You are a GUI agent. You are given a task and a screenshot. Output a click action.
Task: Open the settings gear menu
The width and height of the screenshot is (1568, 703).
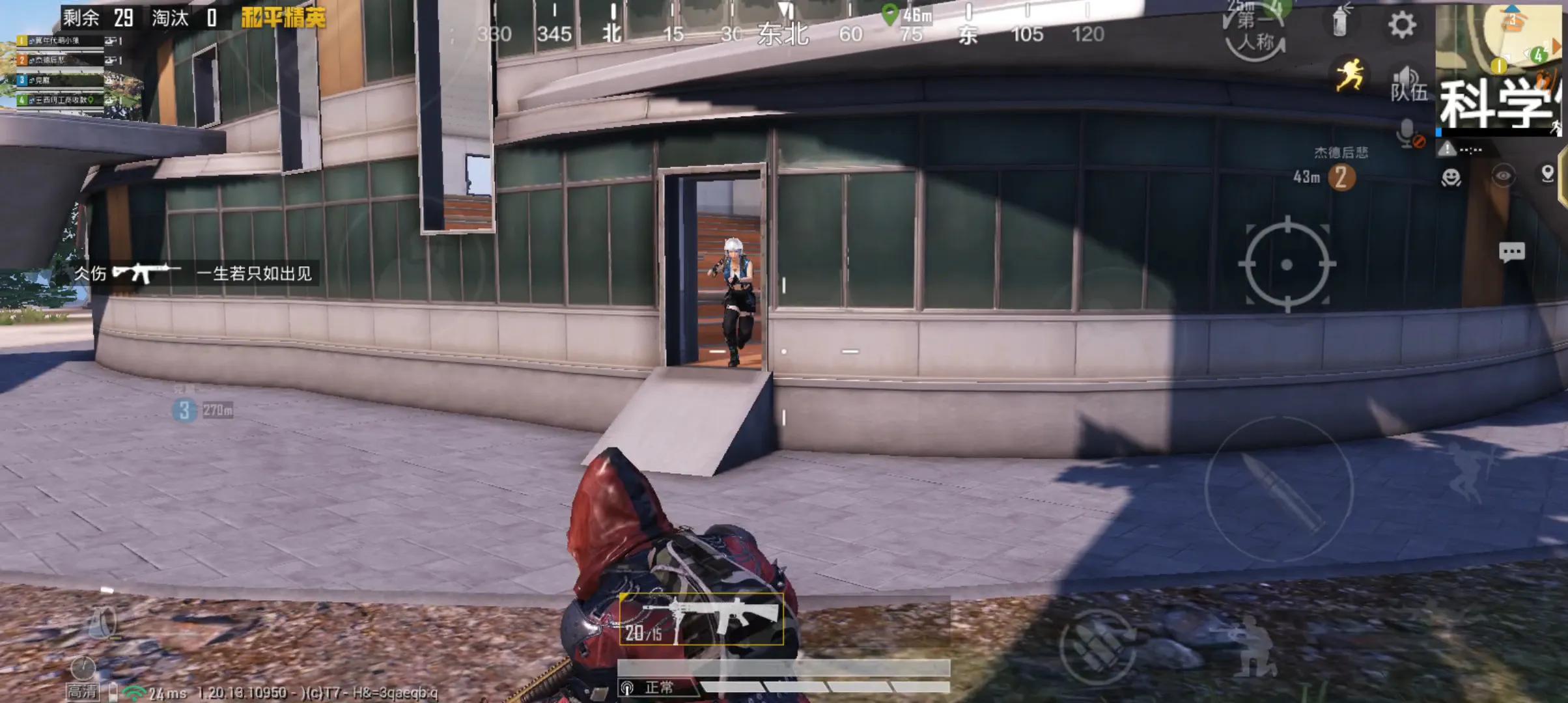[x=1401, y=25]
